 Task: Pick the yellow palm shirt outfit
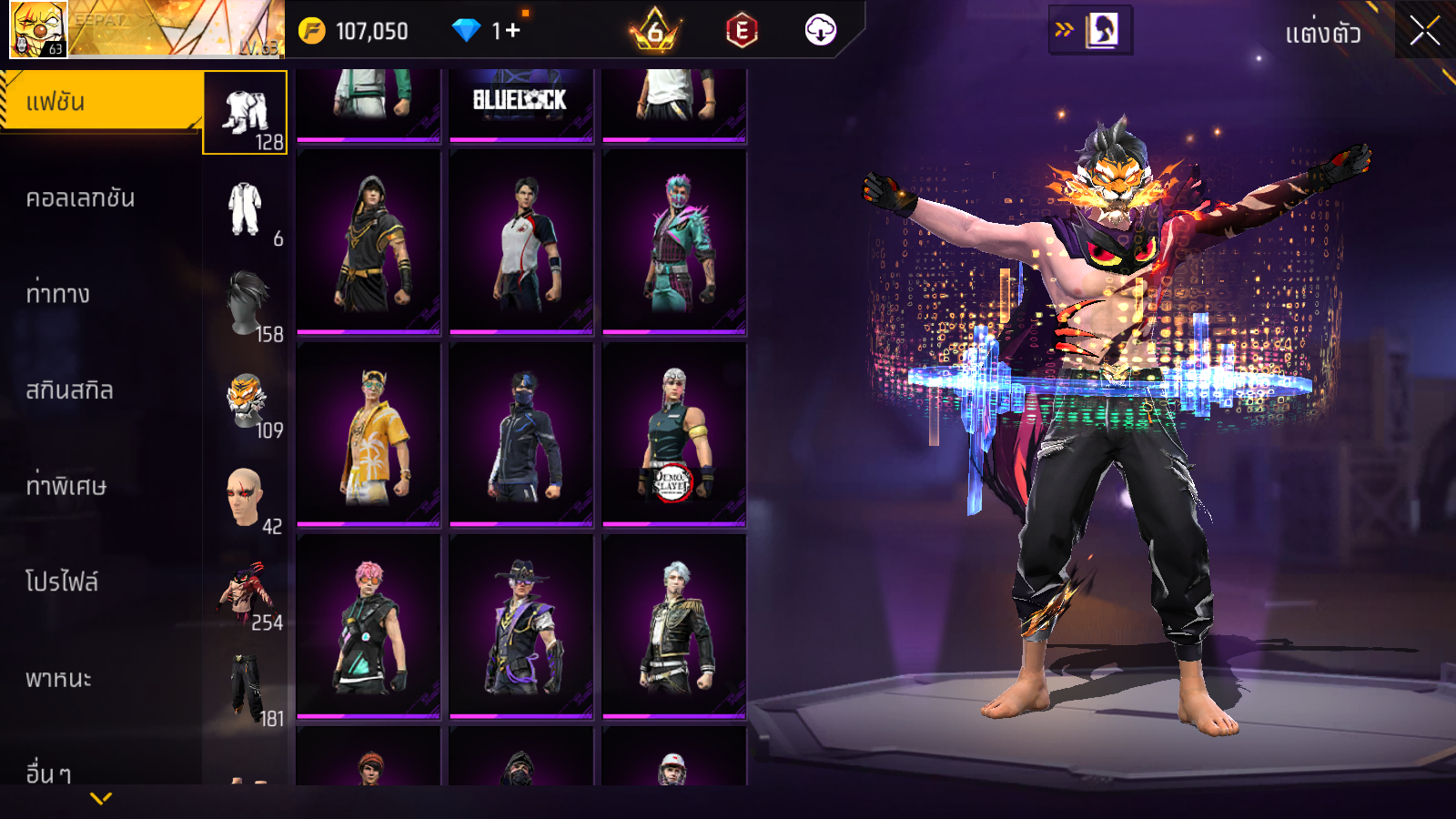click(369, 435)
